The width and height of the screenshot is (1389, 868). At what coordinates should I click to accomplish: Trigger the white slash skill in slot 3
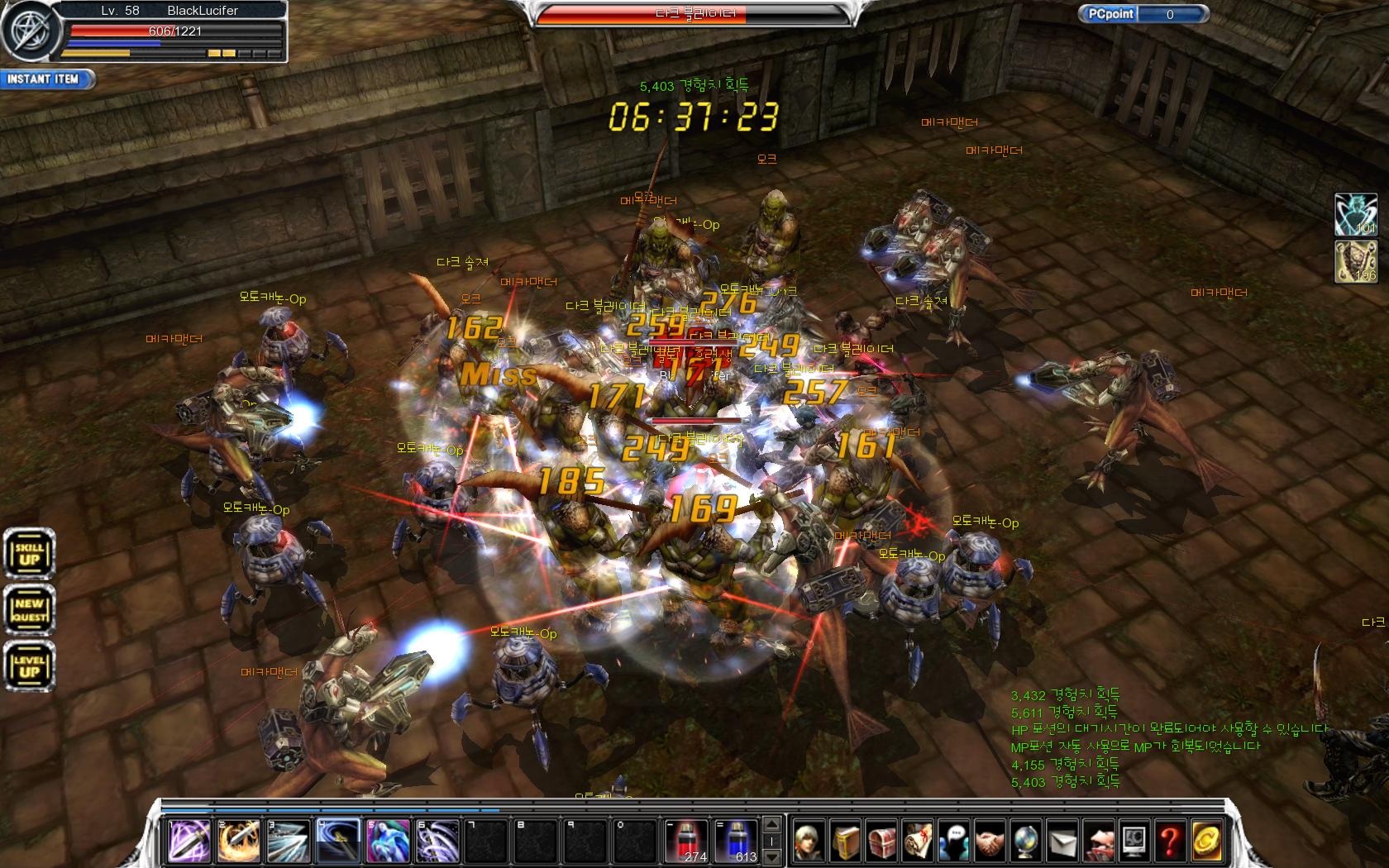289,840
